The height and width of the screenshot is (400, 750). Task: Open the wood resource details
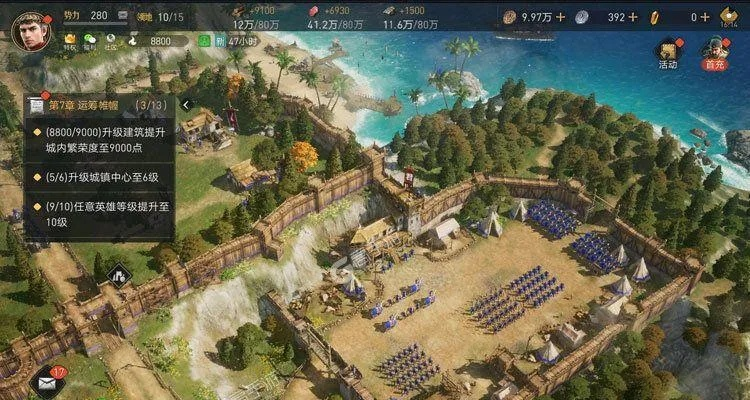pyautogui.click(x=240, y=15)
